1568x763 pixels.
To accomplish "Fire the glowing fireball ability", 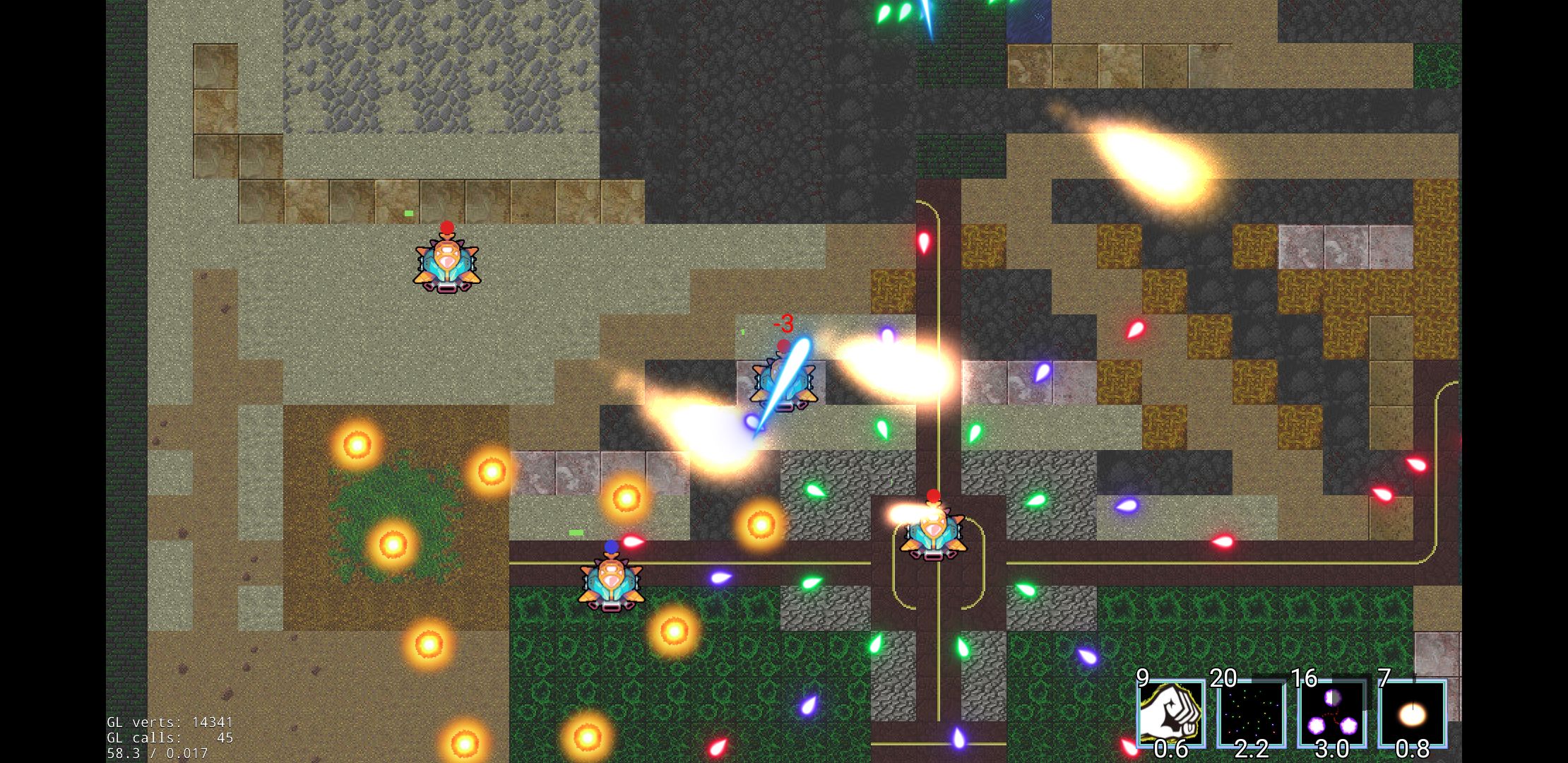I will pyautogui.click(x=1412, y=714).
